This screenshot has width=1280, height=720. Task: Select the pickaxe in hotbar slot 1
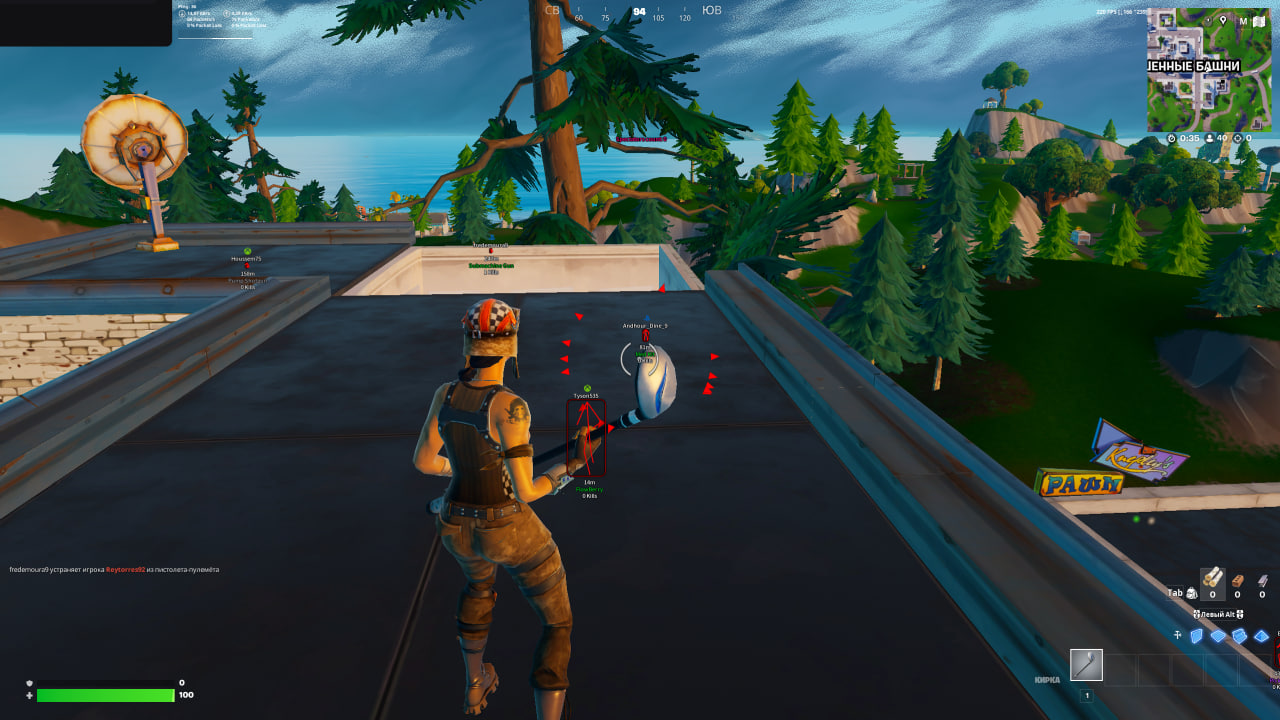pyautogui.click(x=1085, y=665)
